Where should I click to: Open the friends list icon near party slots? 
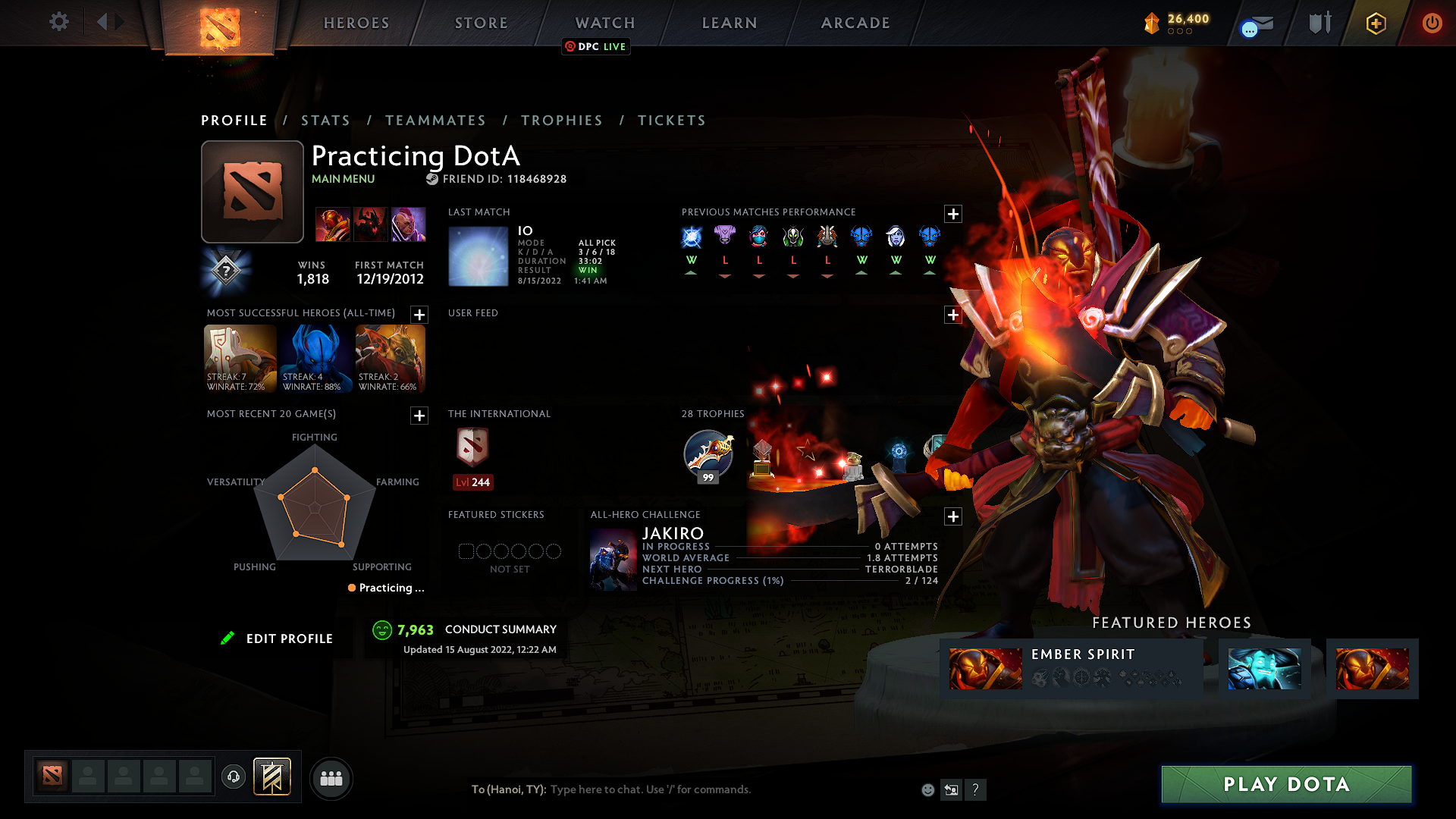(331, 778)
